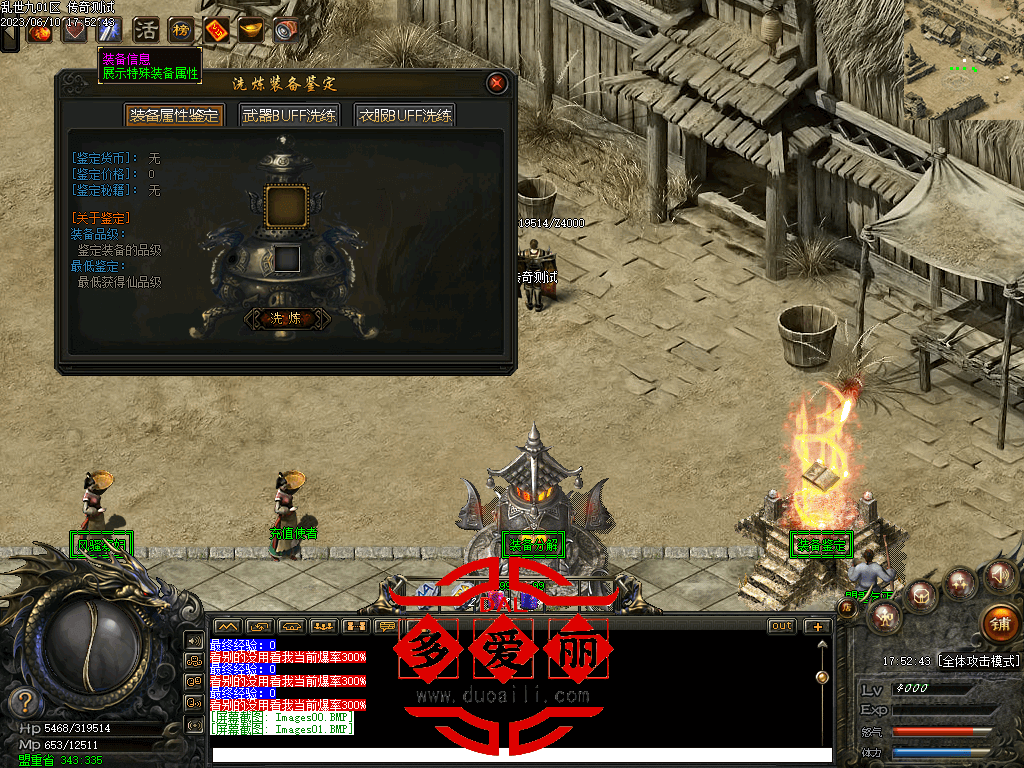Toggle the speaker sound button

(998, 576)
